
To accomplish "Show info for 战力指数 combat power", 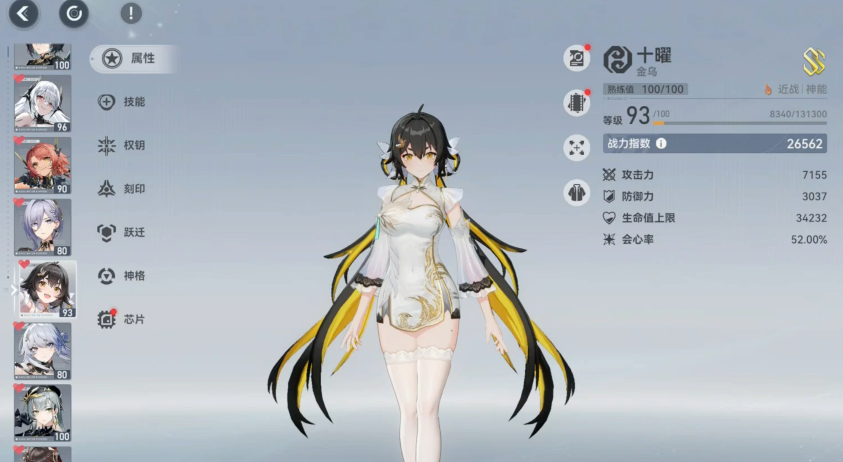I will [661, 144].
